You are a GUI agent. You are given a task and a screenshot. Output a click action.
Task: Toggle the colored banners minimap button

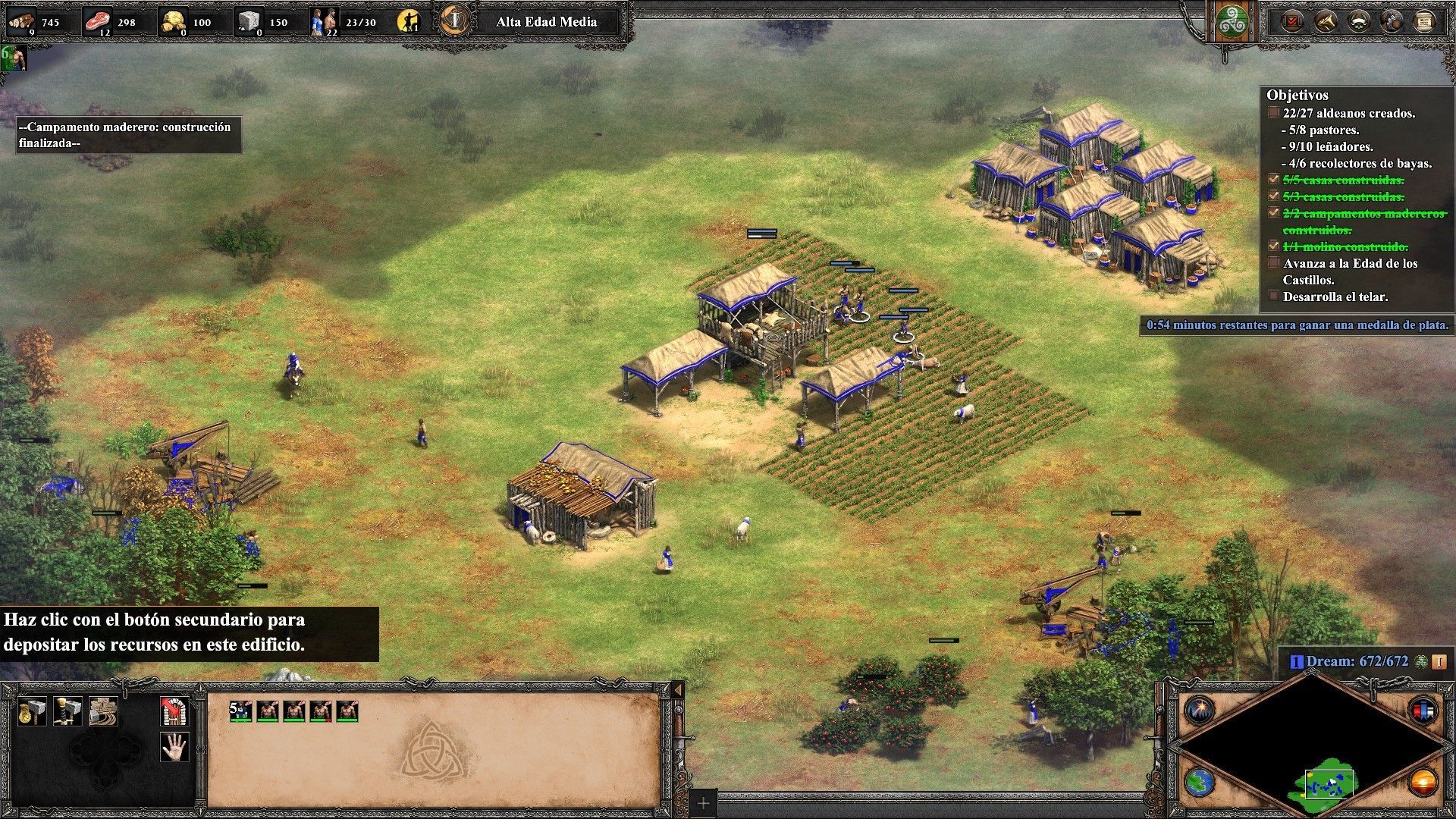tap(1423, 711)
